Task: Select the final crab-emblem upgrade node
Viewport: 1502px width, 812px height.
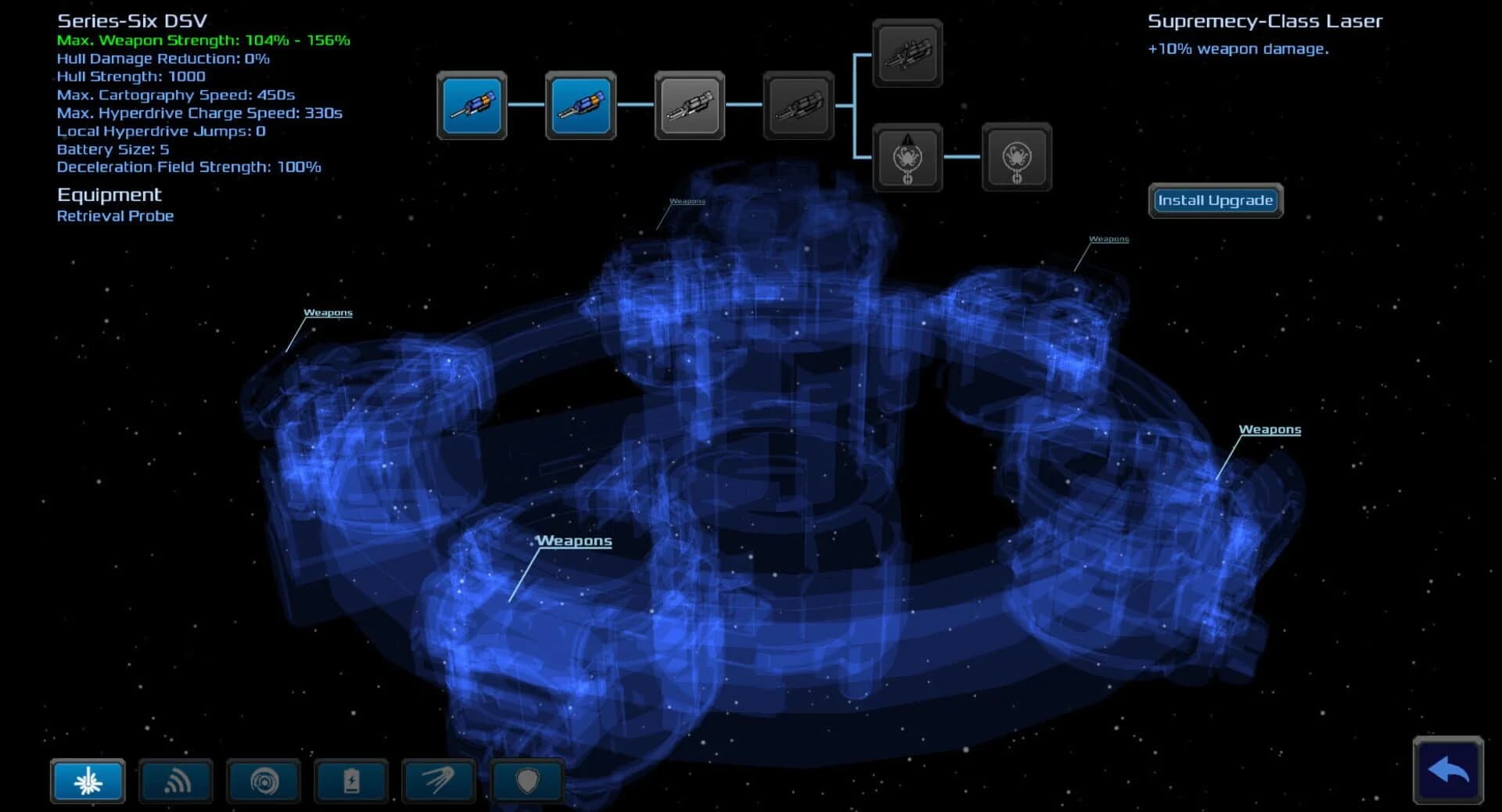Action: [x=1015, y=156]
